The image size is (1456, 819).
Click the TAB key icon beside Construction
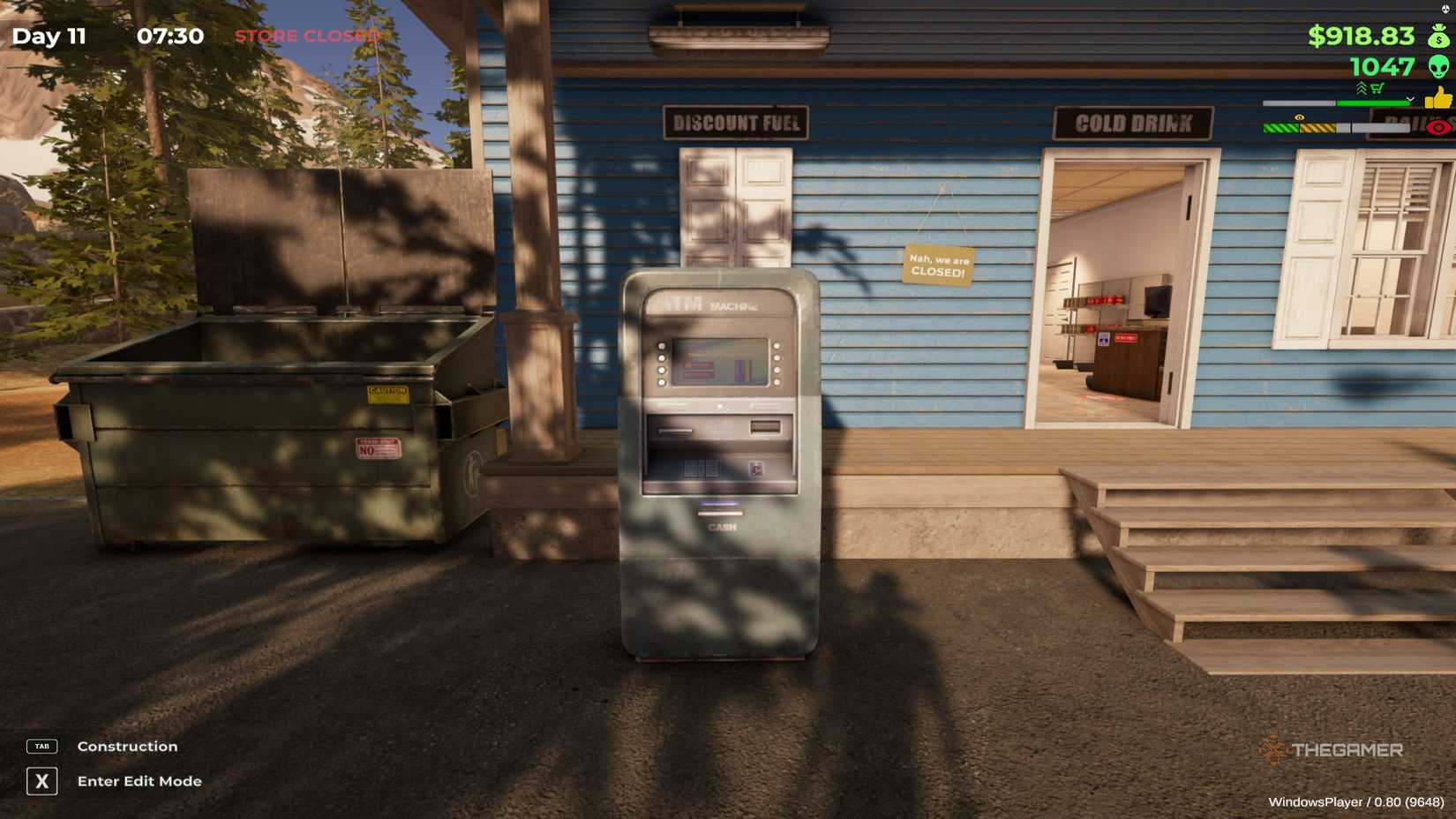click(x=41, y=746)
